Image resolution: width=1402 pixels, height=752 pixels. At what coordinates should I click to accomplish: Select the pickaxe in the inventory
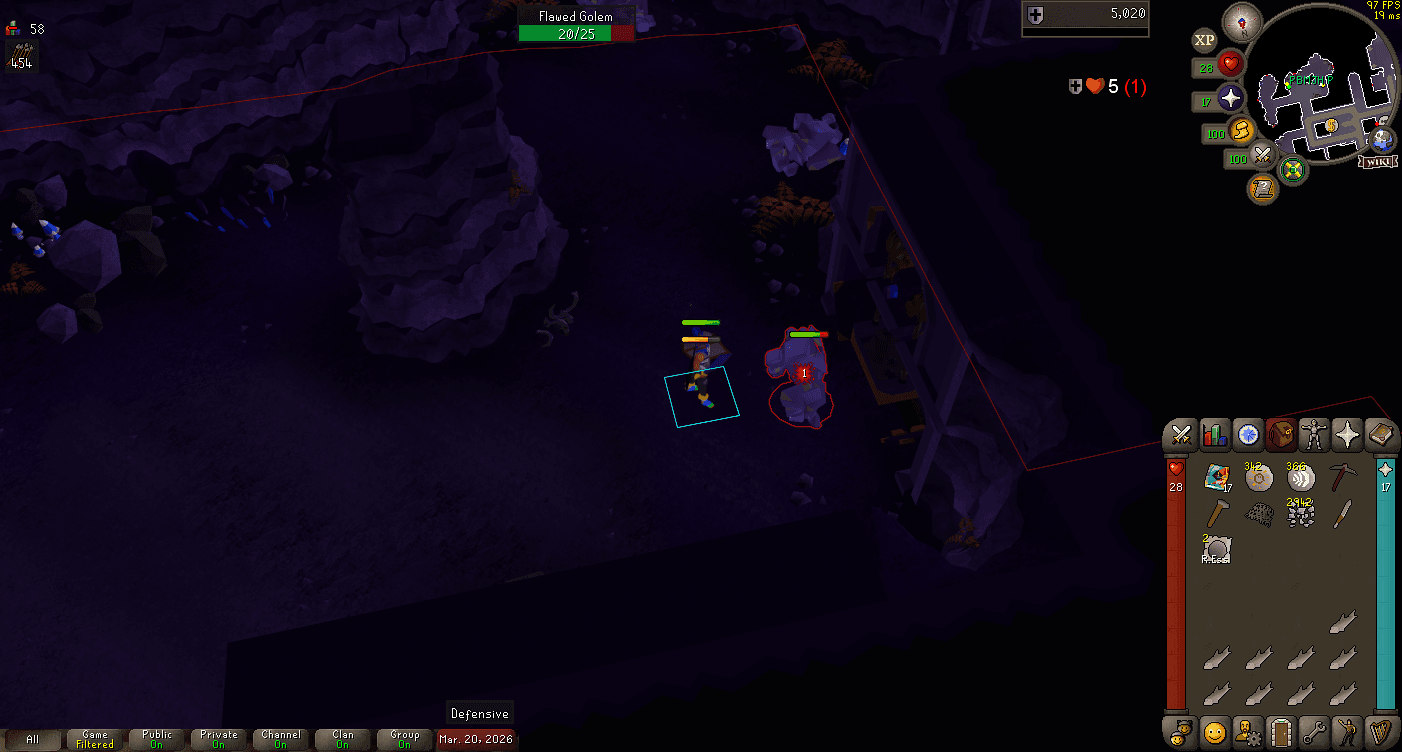1342,478
